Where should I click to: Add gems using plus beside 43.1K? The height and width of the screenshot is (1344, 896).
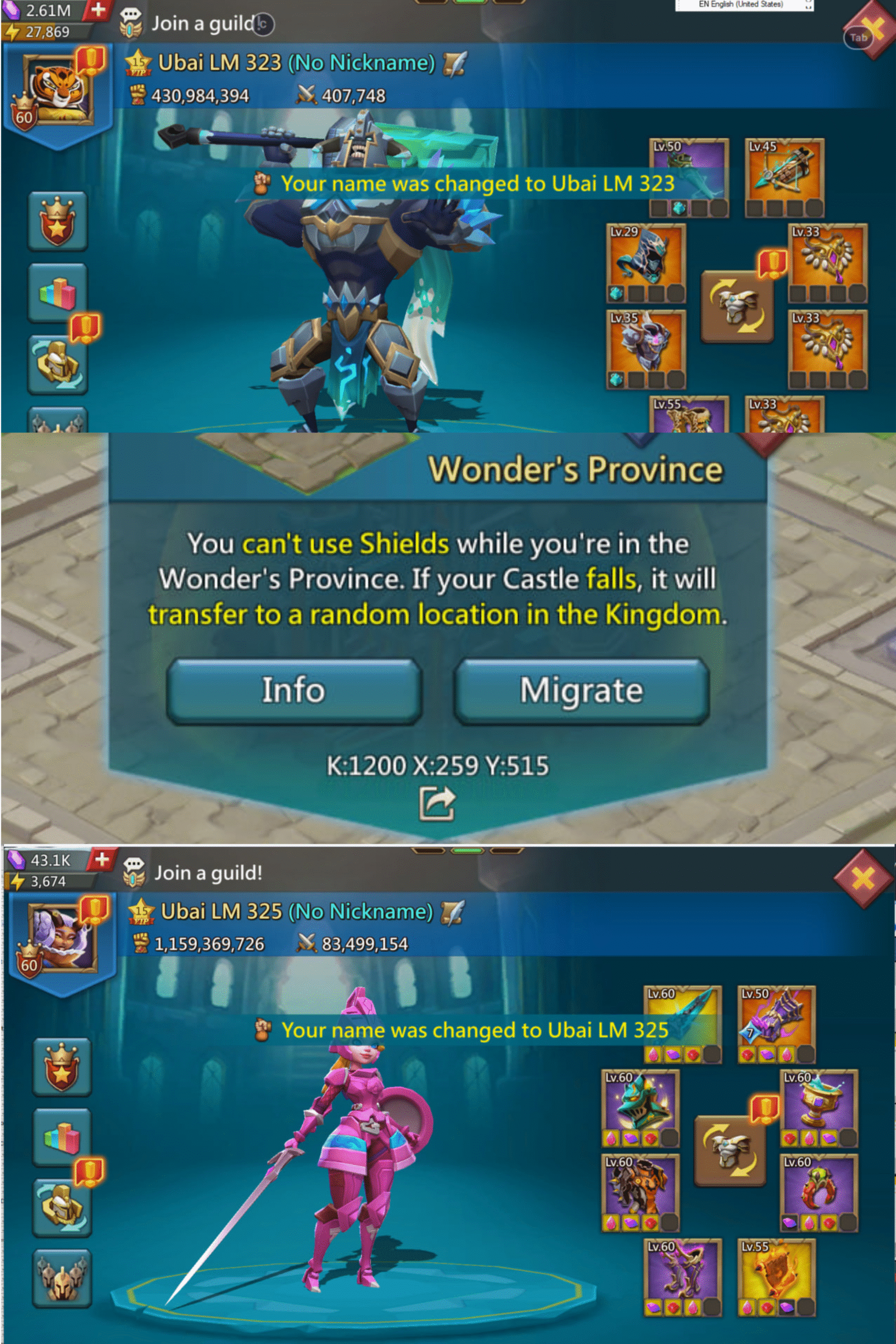coord(101,859)
